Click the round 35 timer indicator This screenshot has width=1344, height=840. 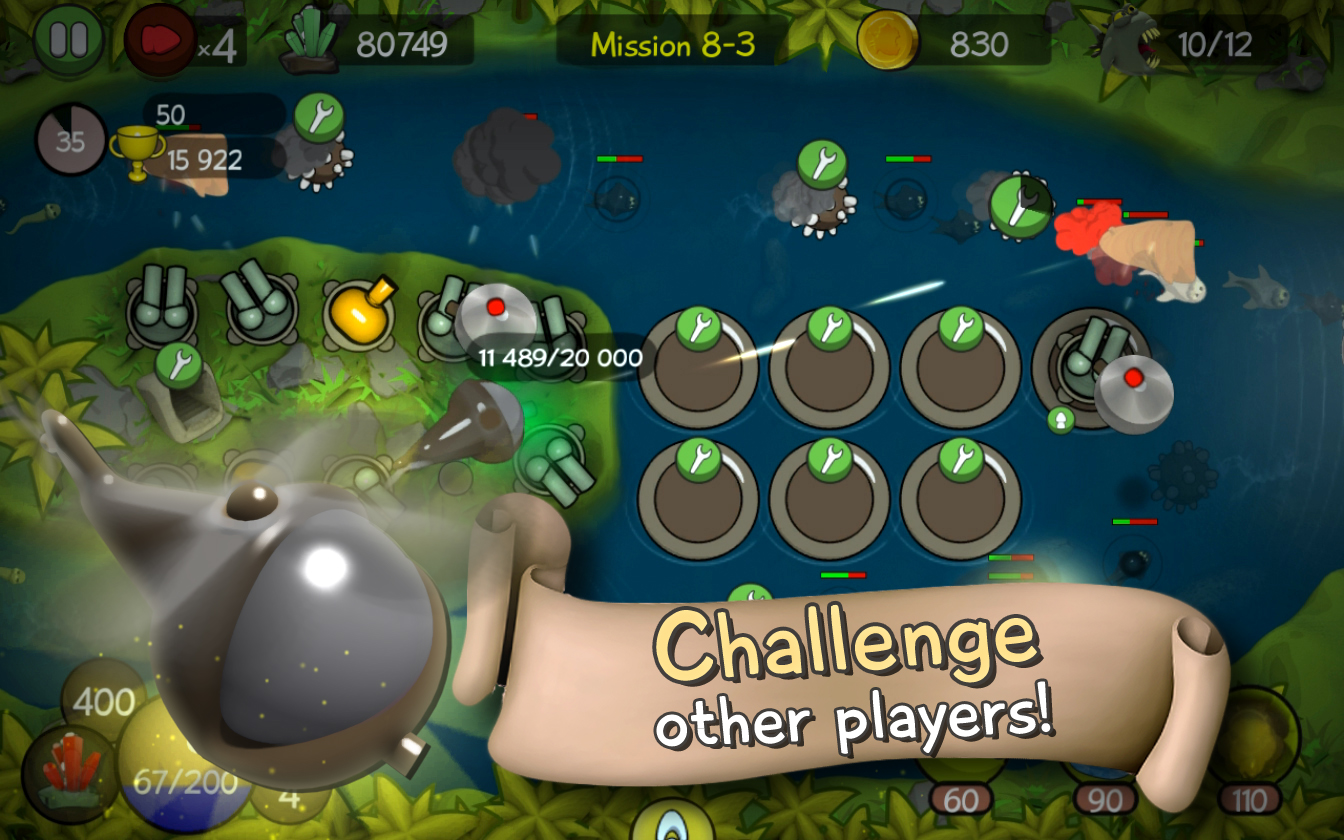(x=68, y=140)
